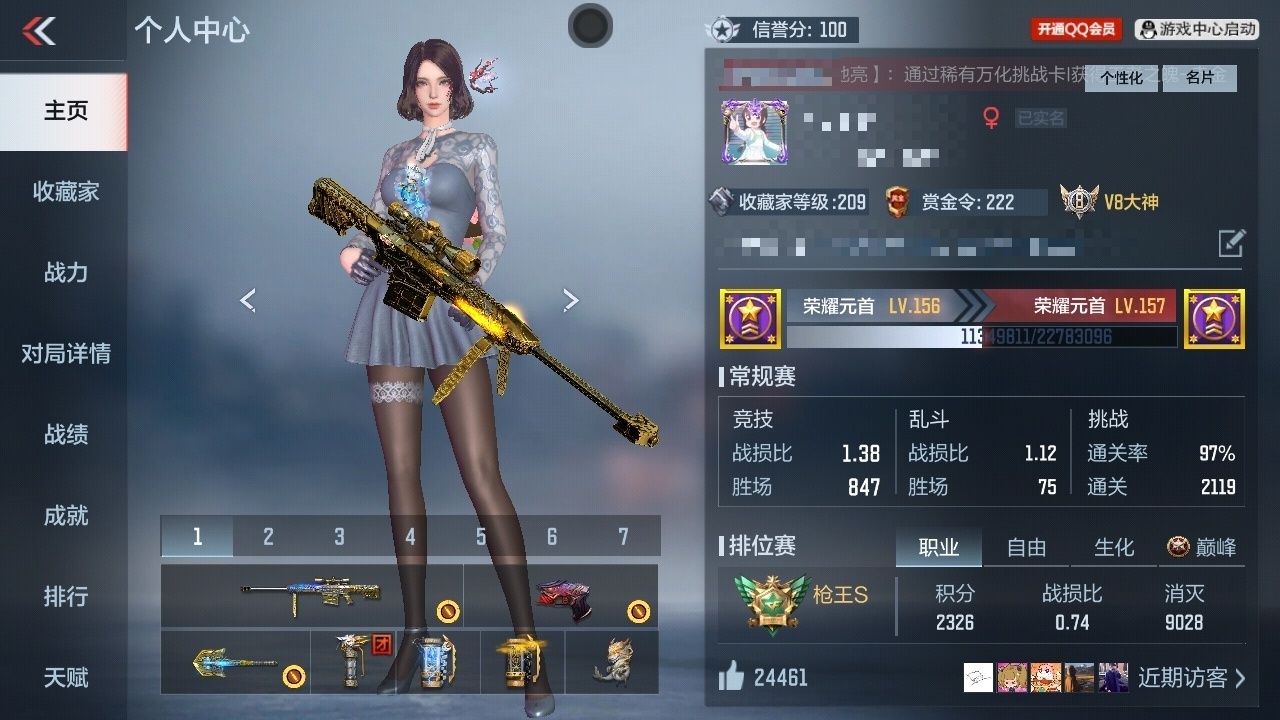This screenshot has height=720, width=1280.
Task: Select the golden sniper rifle slot
Action: point(311,595)
